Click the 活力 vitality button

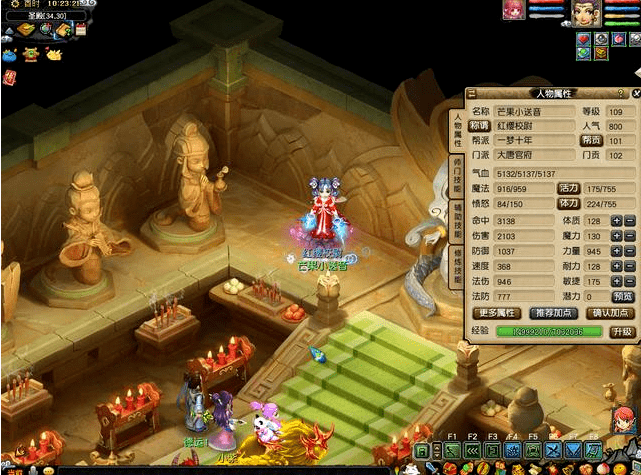coord(569,187)
